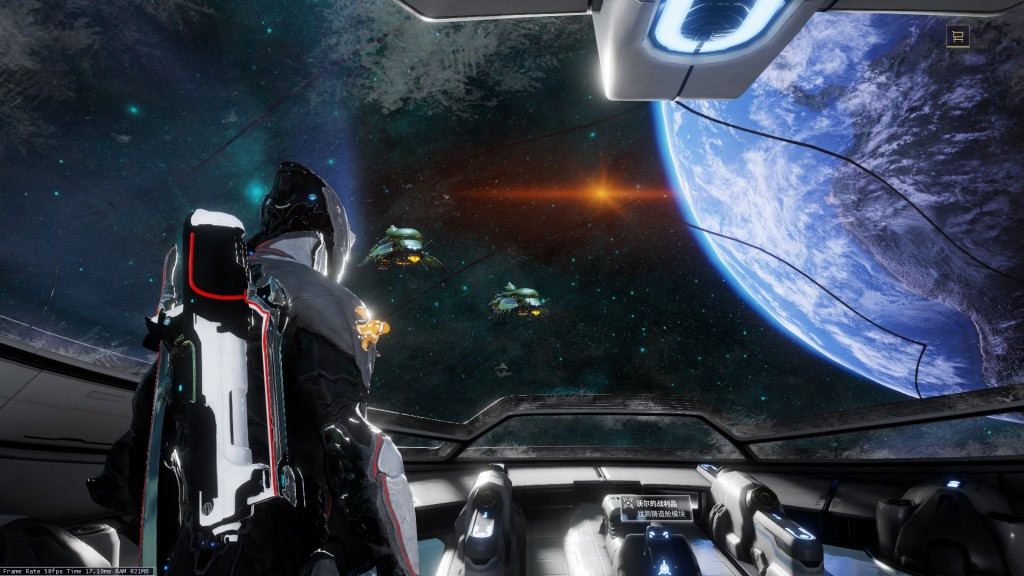Open the shopping cart market icon
The image size is (1024, 576).
958,37
